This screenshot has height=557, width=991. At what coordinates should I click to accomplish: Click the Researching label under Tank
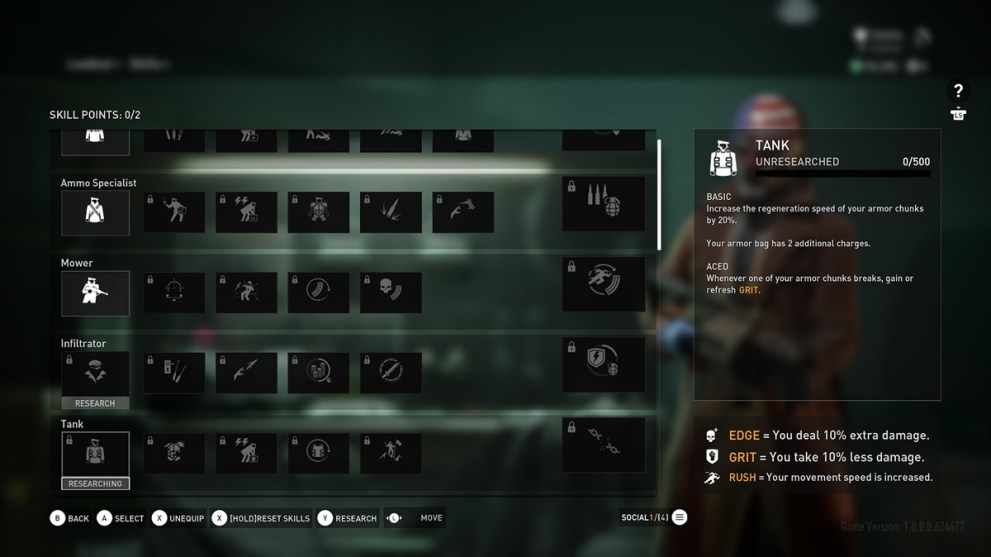coord(95,484)
